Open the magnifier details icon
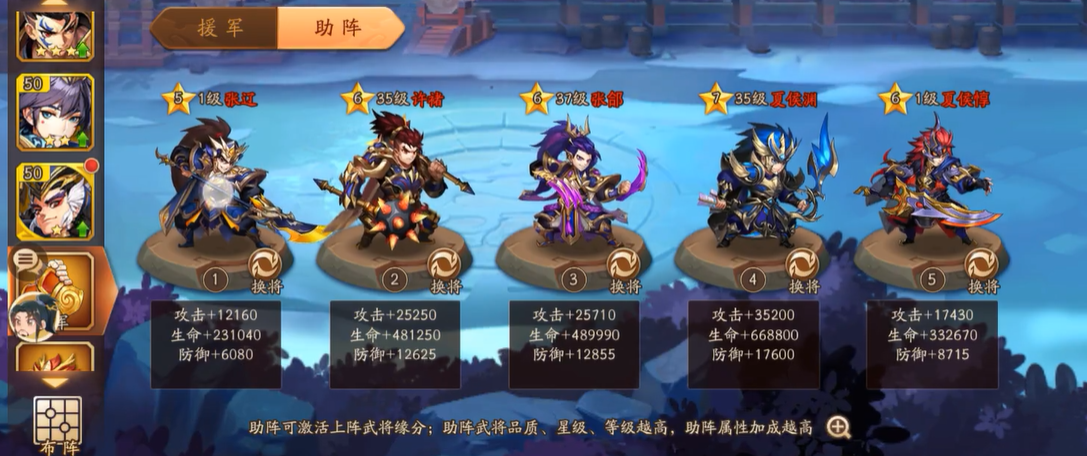Image resolution: width=1087 pixels, height=456 pixels. pyautogui.click(x=838, y=428)
